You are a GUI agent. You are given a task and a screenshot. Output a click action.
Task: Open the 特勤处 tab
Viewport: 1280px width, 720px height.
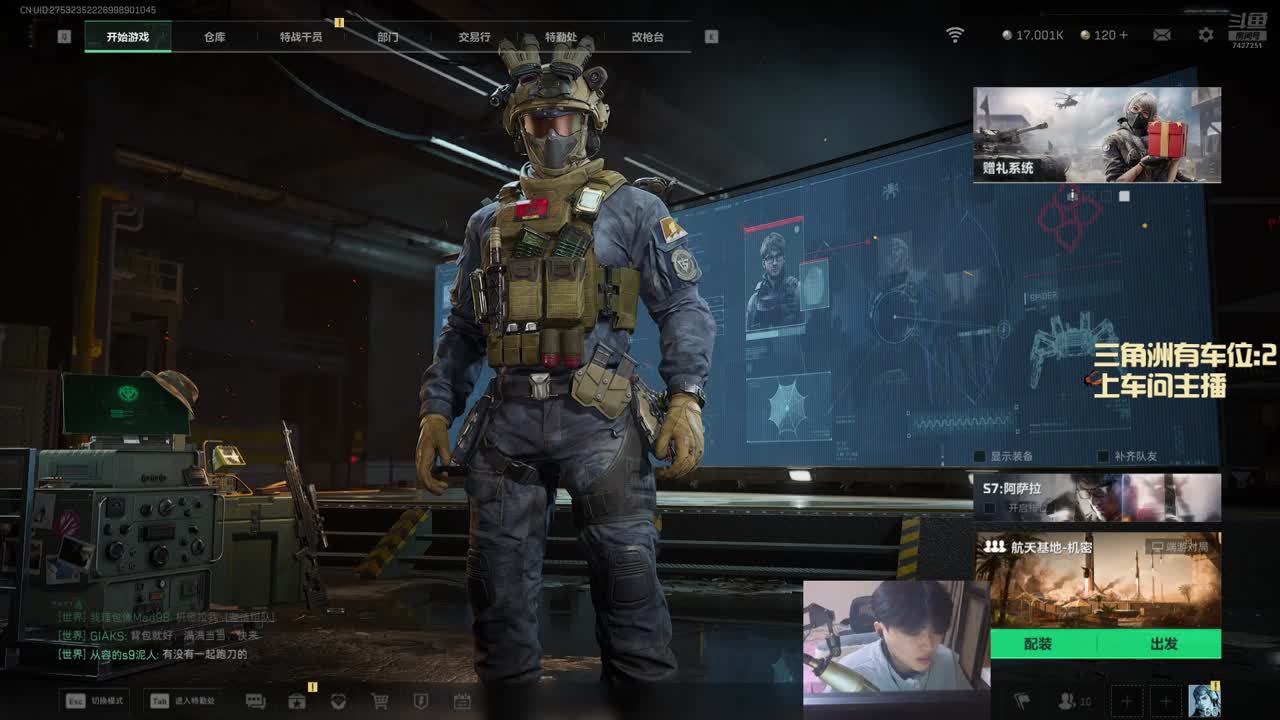pos(561,37)
